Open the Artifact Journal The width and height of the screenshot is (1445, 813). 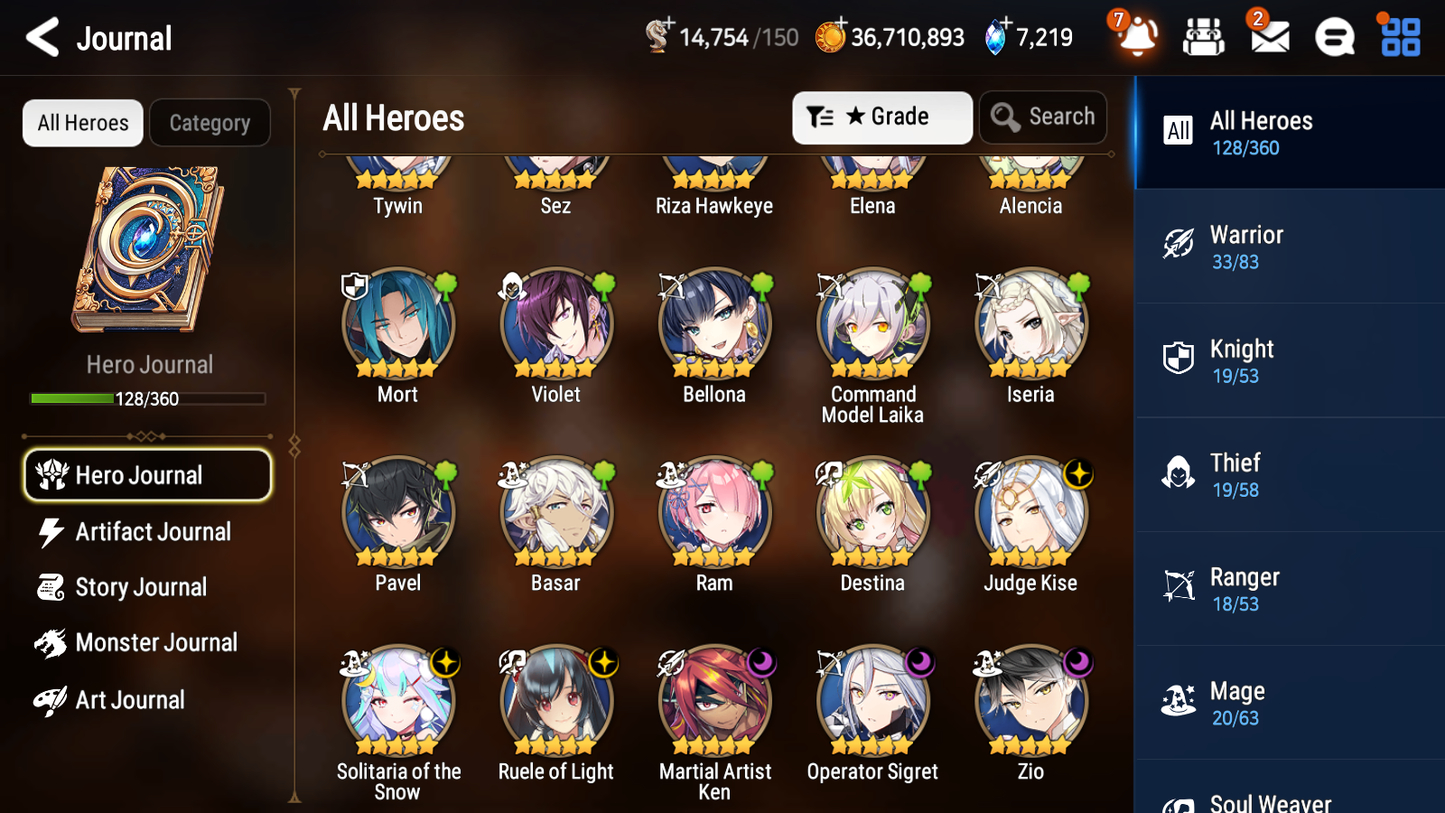tap(152, 531)
